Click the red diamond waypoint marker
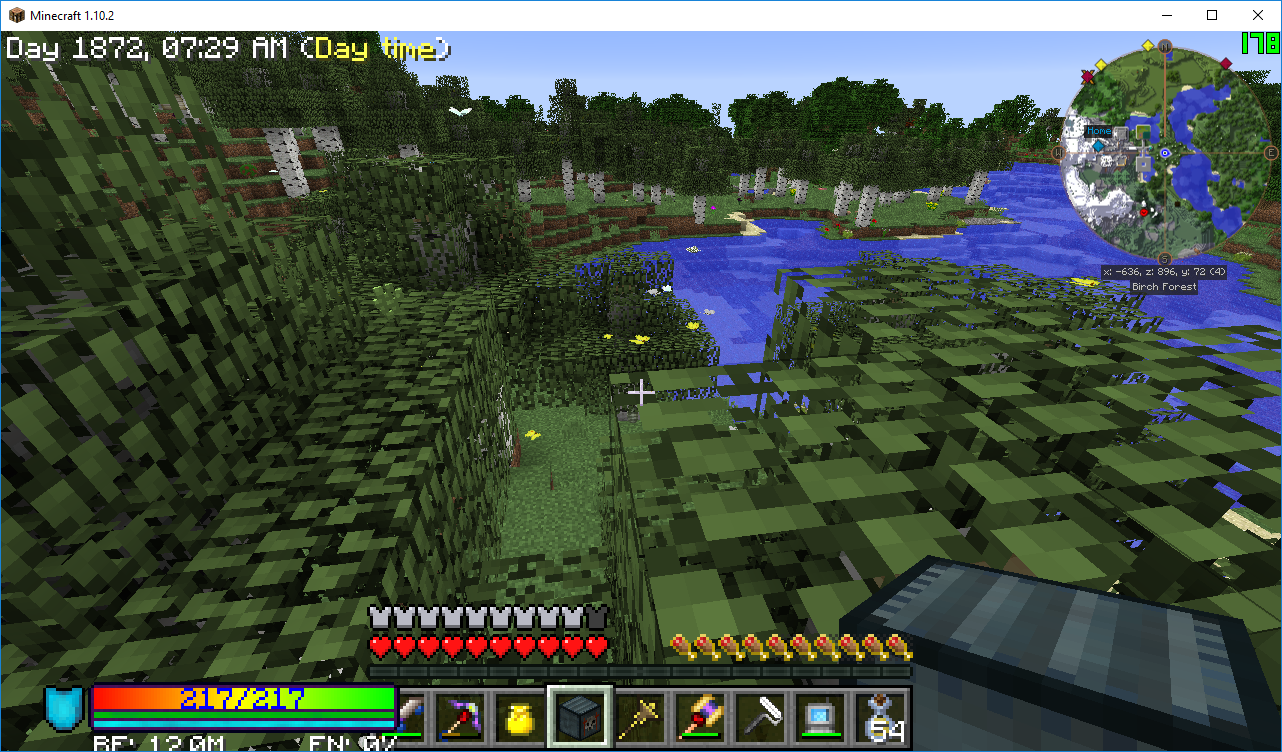The image size is (1282, 752). pos(1225,63)
